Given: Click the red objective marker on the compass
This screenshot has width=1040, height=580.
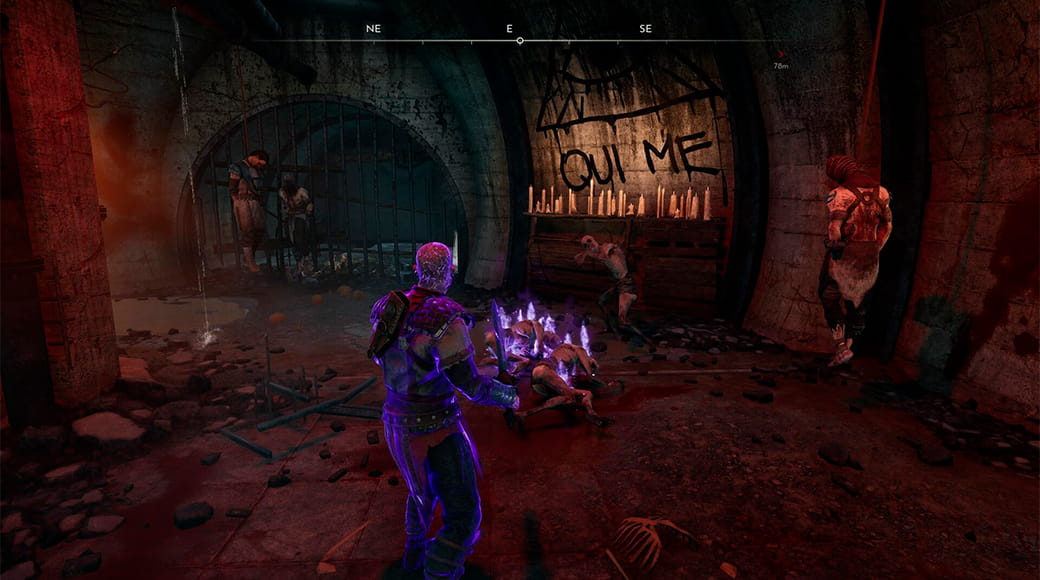Looking at the screenshot, I should coord(780,56).
